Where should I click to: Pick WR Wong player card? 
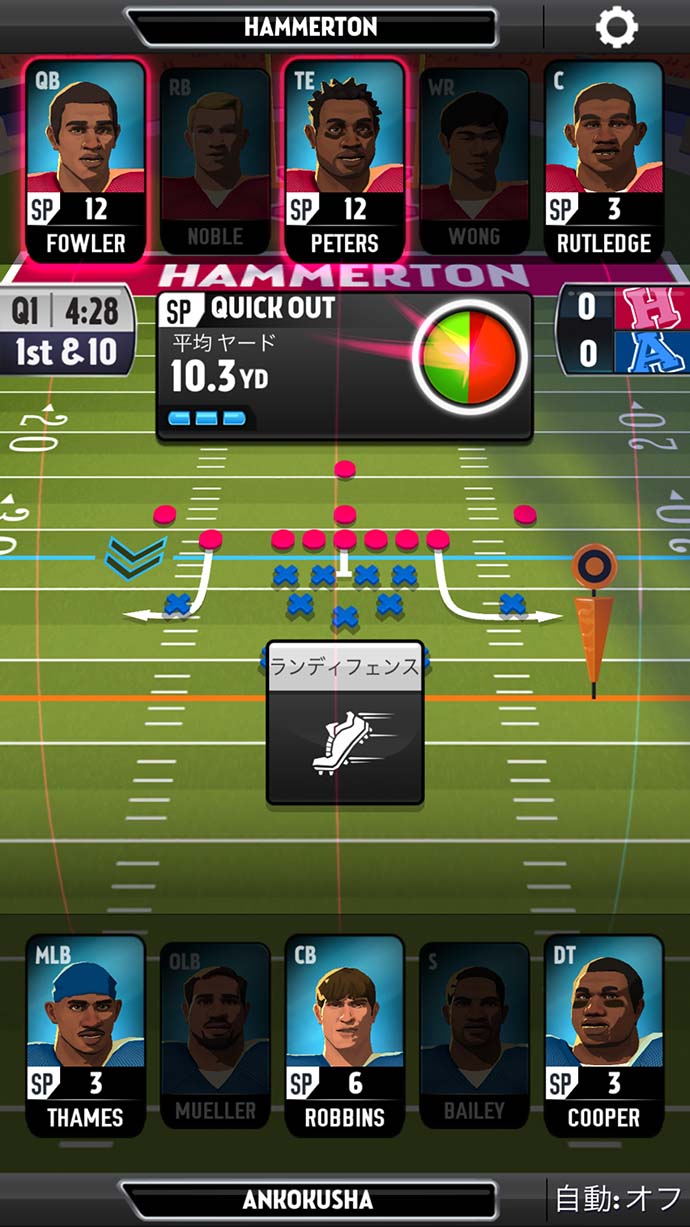474,160
